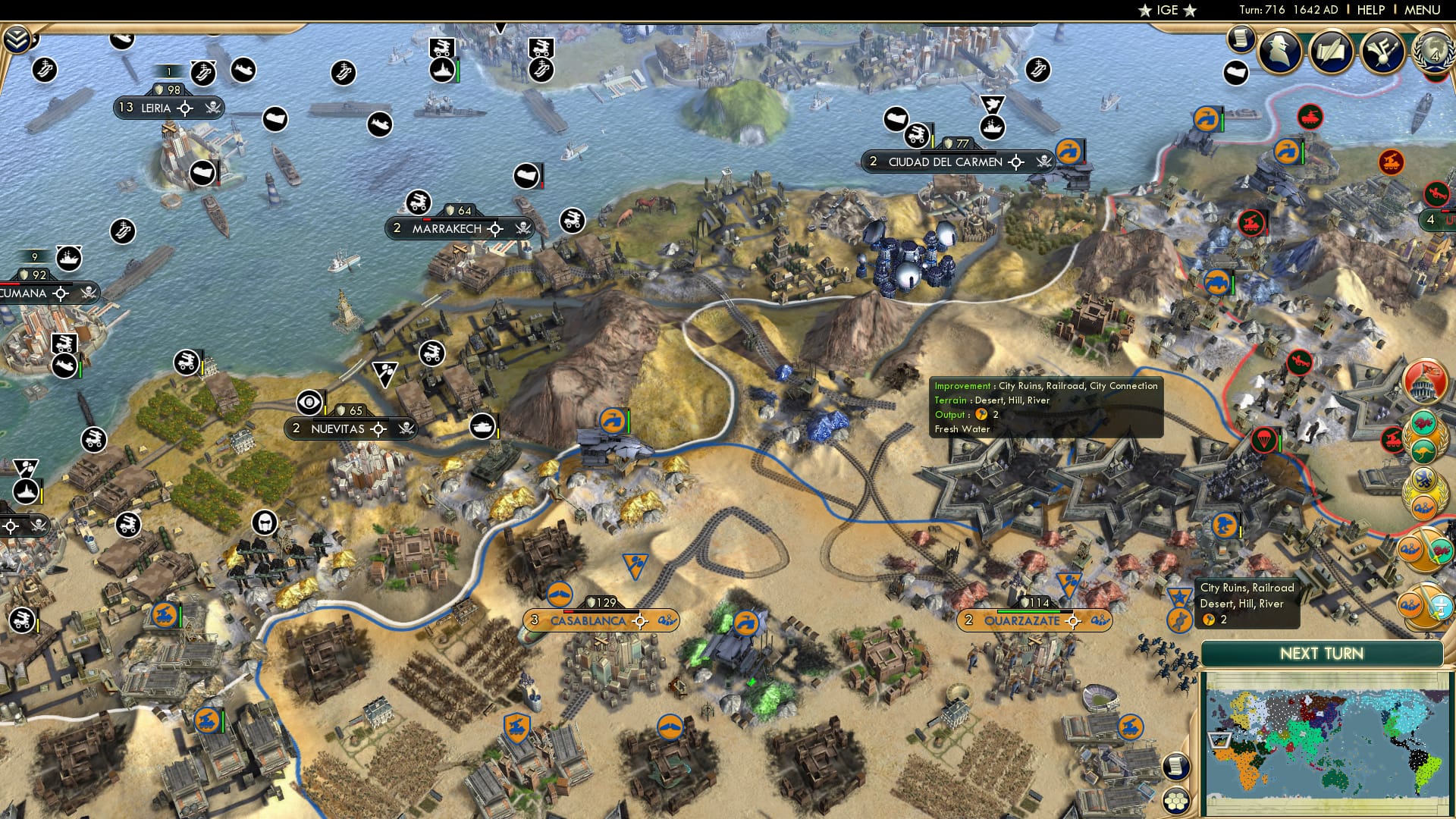Open the Culture overview artist icon
Screen dimensions: 1456x819
(1382, 52)
